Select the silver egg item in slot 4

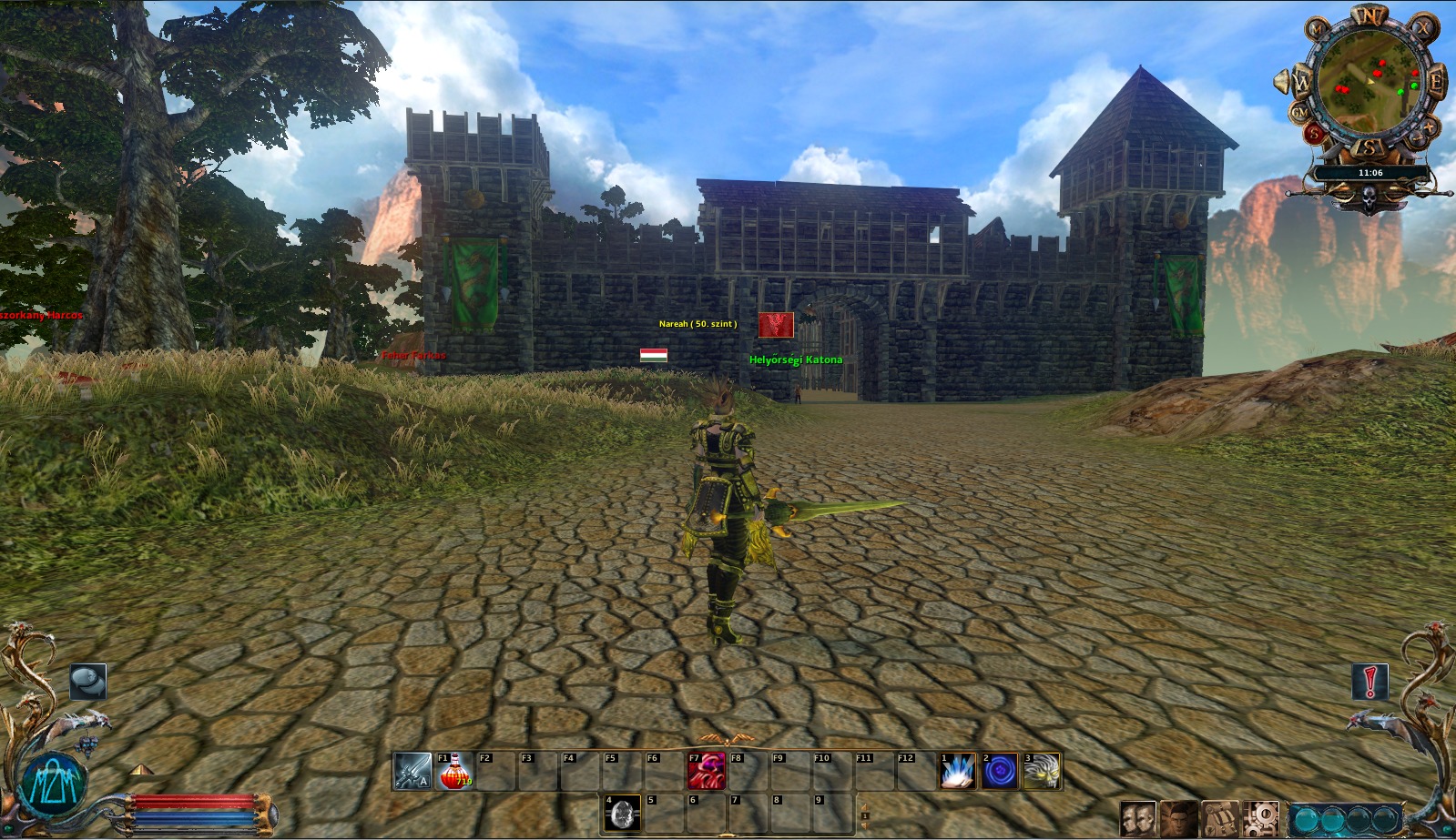point(623,813)
